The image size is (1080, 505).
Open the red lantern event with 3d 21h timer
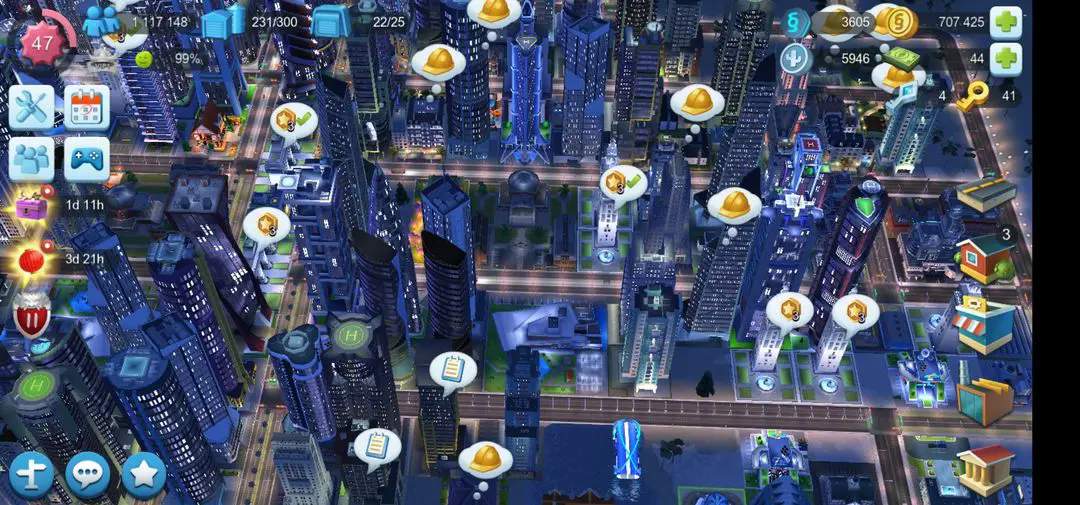(x=32, y=260)
